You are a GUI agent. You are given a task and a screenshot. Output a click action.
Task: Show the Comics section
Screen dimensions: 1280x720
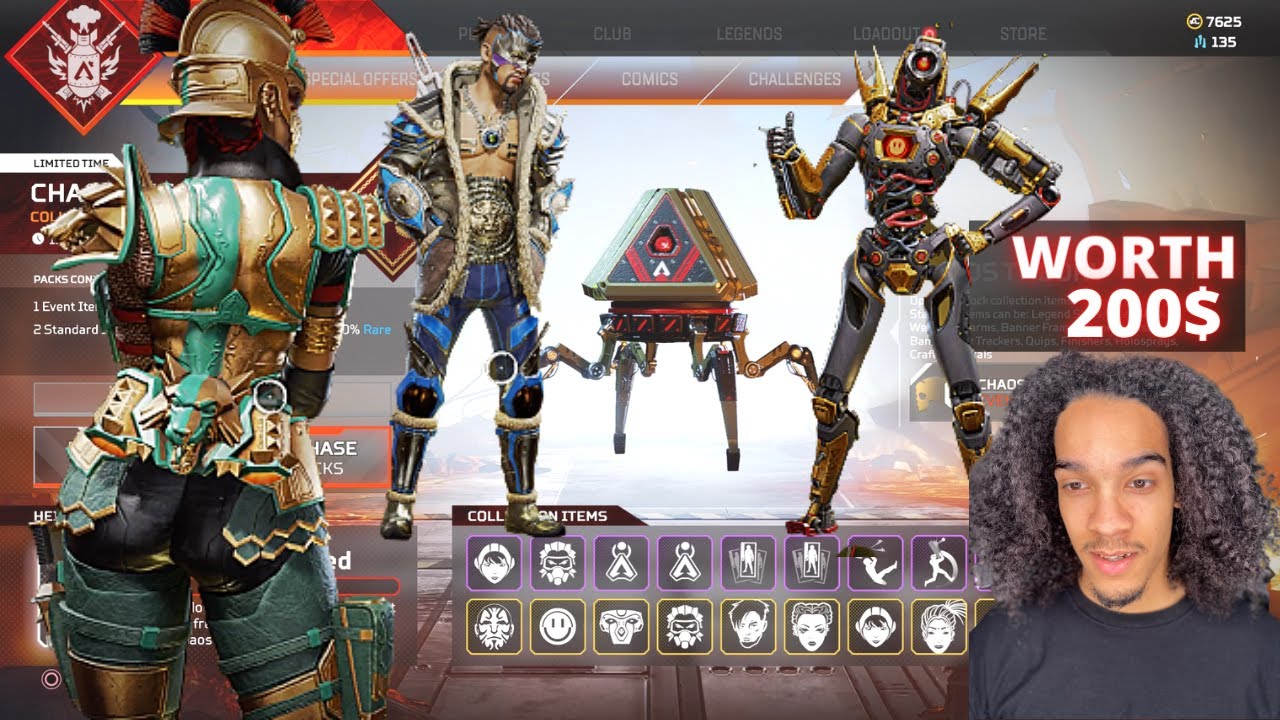649,79
